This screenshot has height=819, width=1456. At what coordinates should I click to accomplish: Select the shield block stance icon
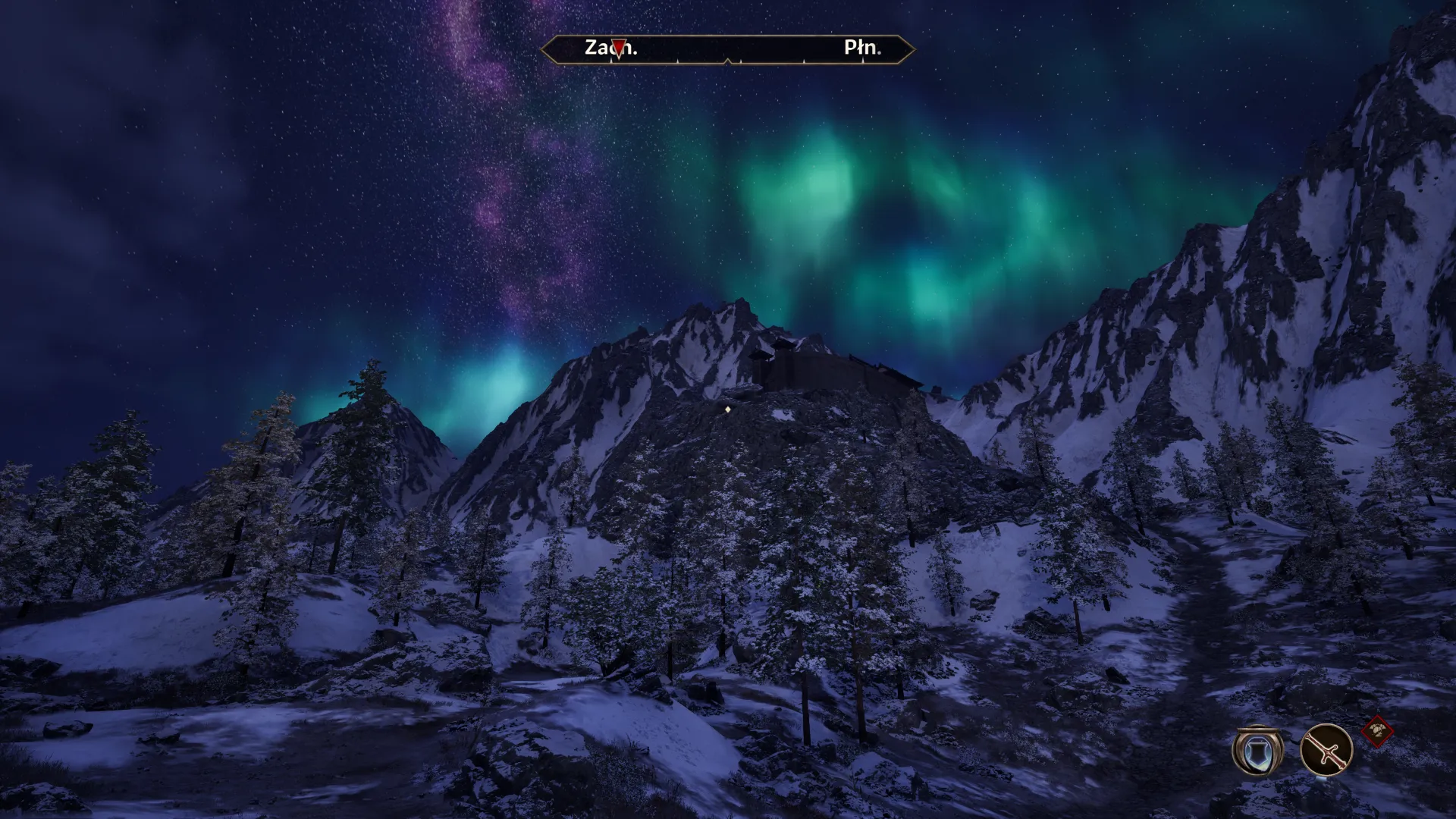[x=1258, y=752]
